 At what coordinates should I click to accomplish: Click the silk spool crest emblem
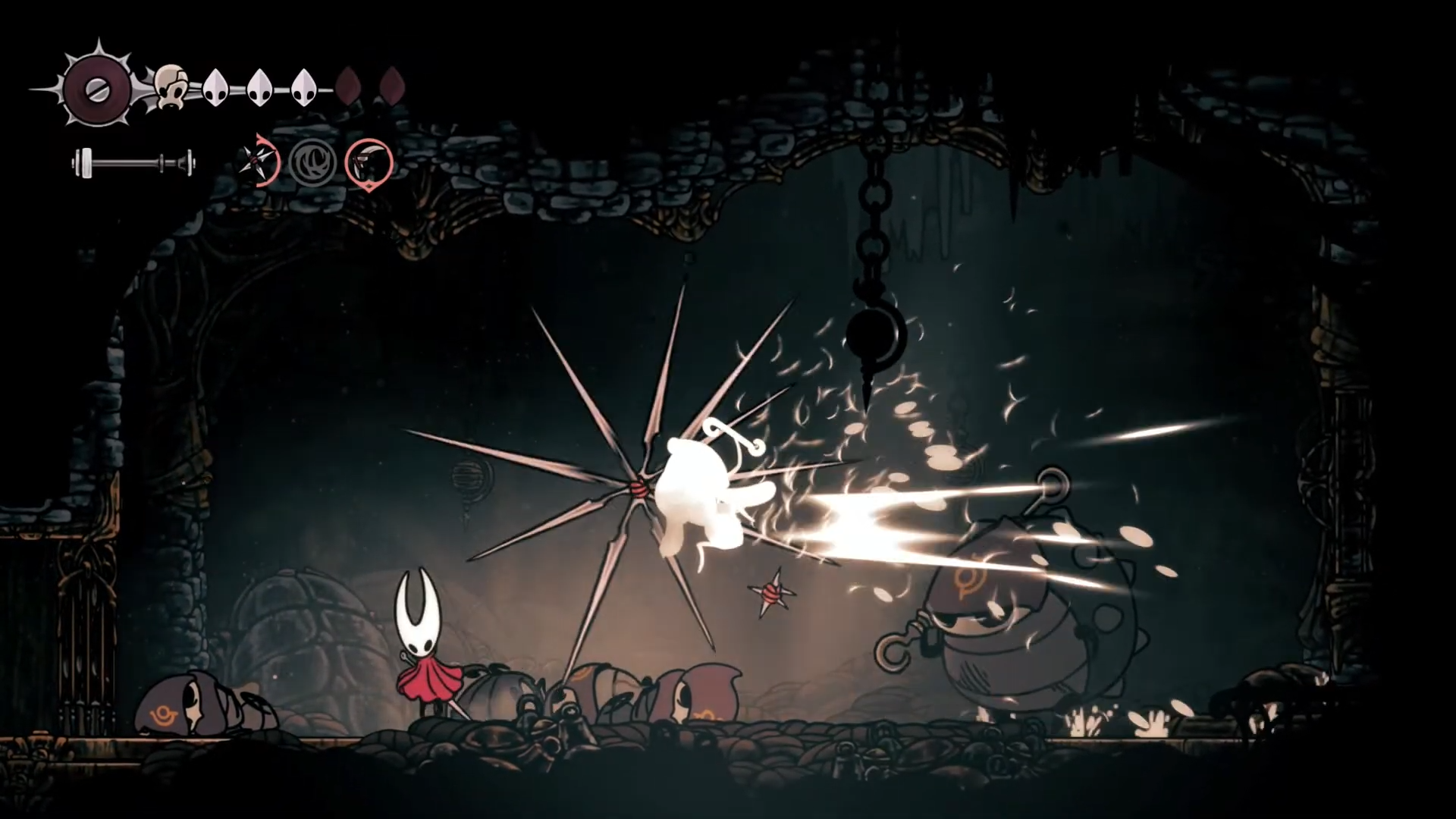tap(97, 89)
